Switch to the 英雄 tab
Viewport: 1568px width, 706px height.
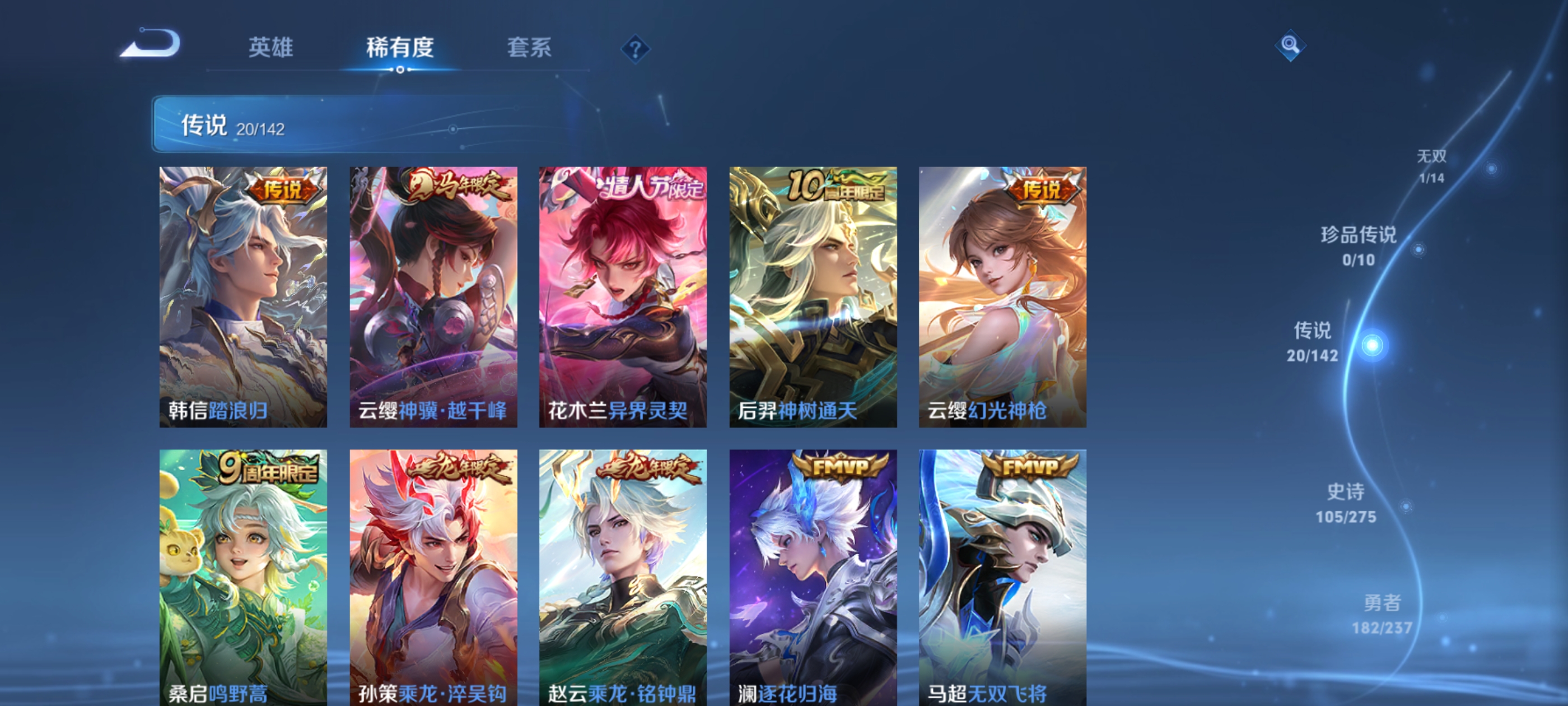(x=272, y=48)
